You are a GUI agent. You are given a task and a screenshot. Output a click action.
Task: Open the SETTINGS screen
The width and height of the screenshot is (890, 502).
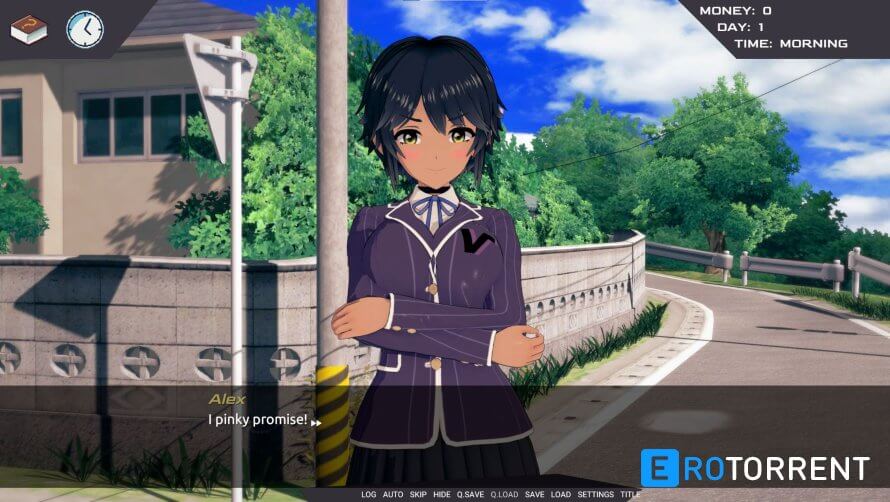[x=596, y=495]
